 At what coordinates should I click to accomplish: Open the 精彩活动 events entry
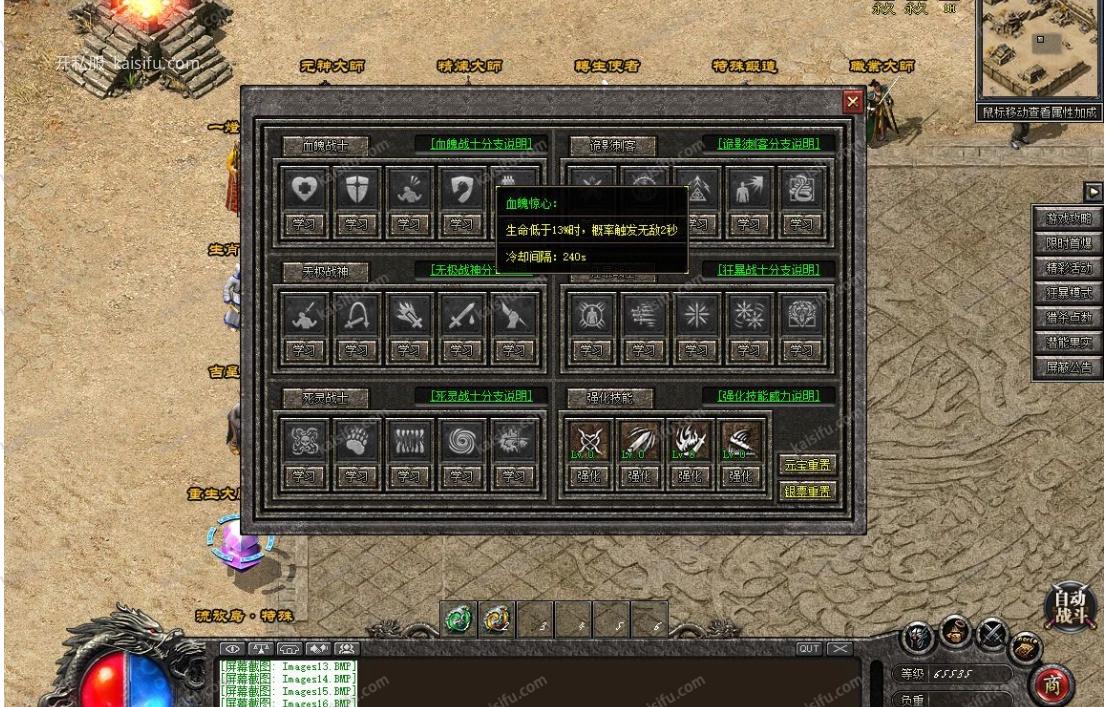pyautogui.click(x=1068, y=268)
